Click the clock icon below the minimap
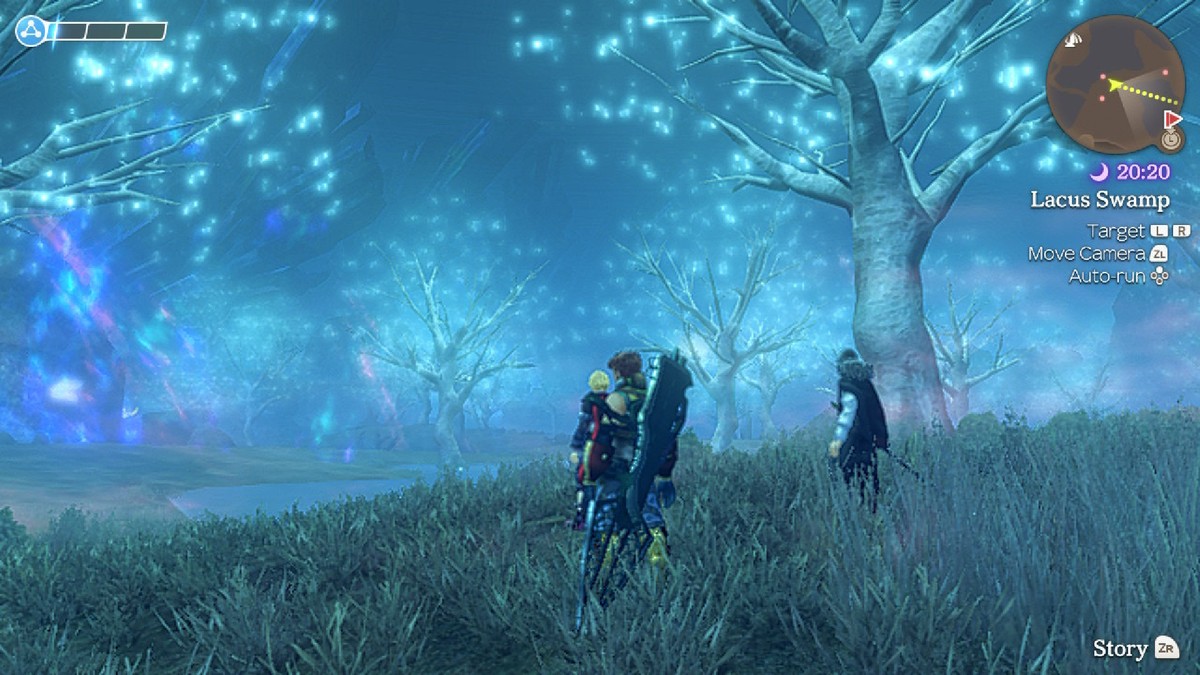Image resolution: width=1200 pixels, height=675 pixels. [x=1173, y=139]
